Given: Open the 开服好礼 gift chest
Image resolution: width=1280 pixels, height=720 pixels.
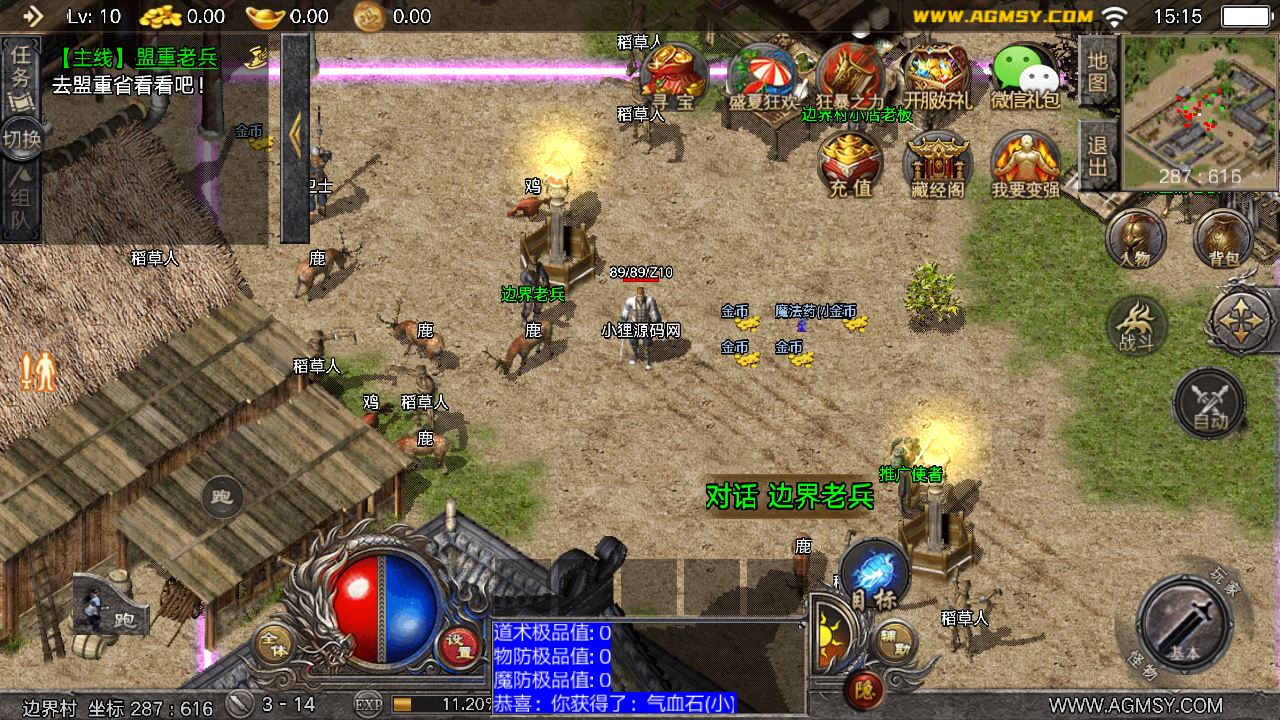Looking at the screenshot, I should (x=937, y=75).
